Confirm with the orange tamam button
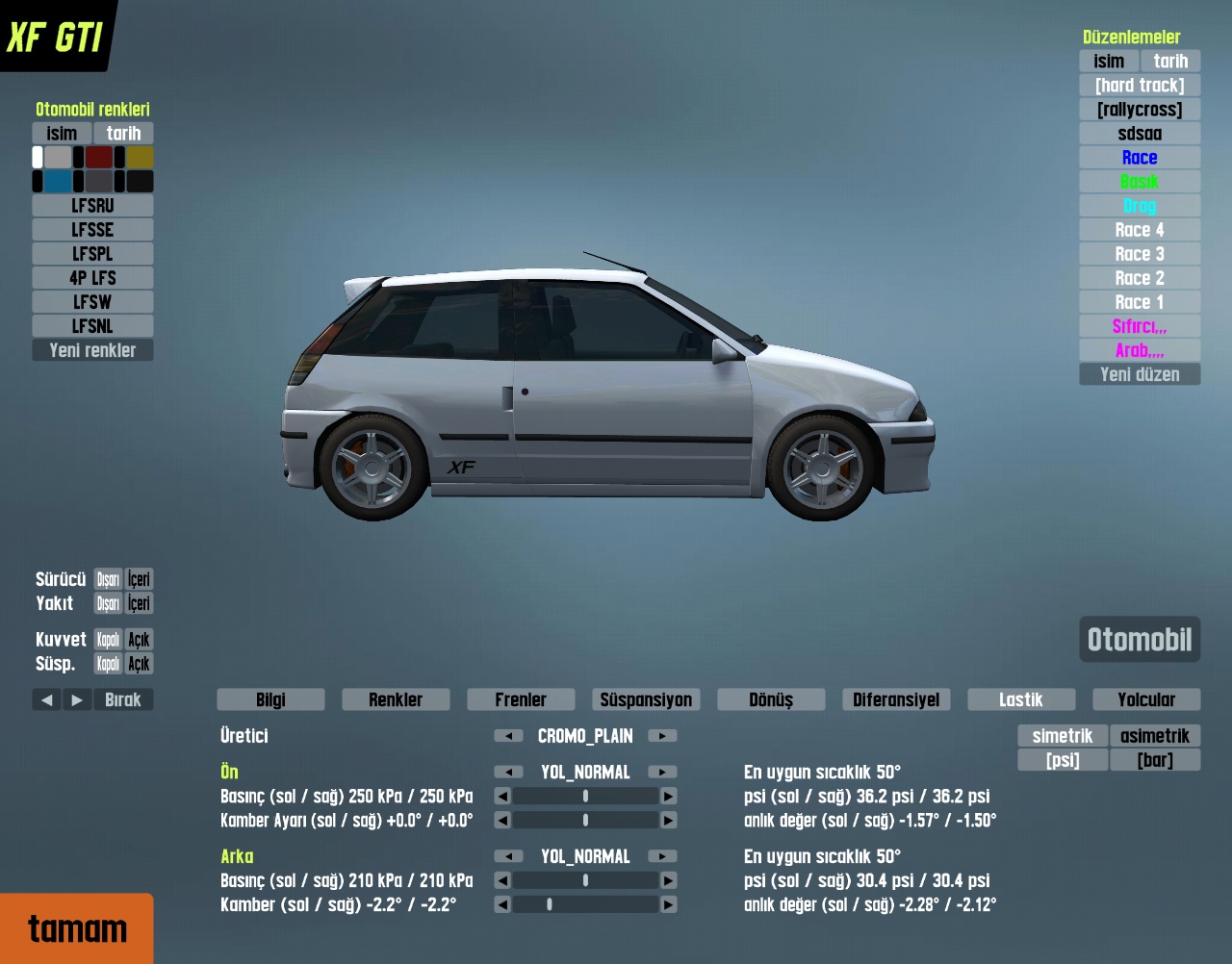Viewport: 1232px width, 964px height. (77, 928)
